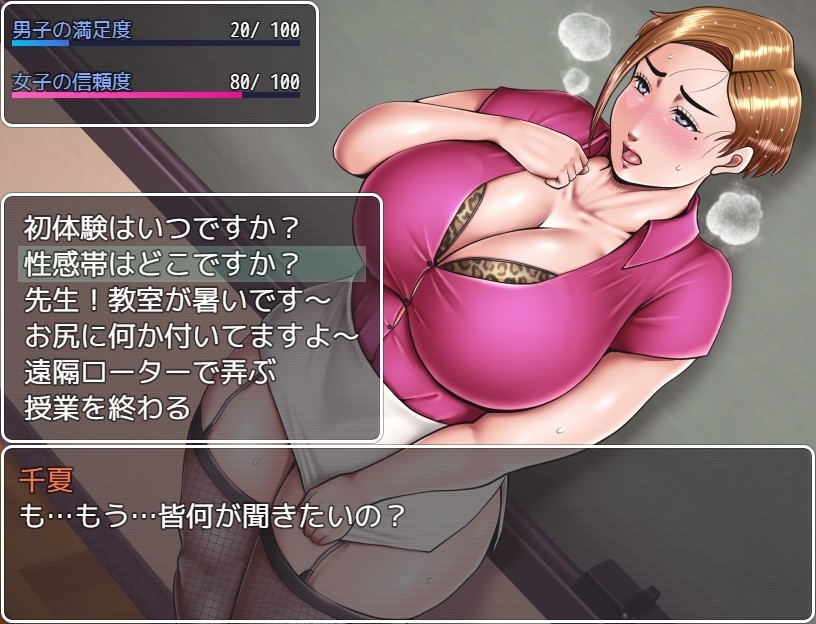
Task: Choose the お尻に何か付いてますよ〜 option
Action: [x=190, y=336]
